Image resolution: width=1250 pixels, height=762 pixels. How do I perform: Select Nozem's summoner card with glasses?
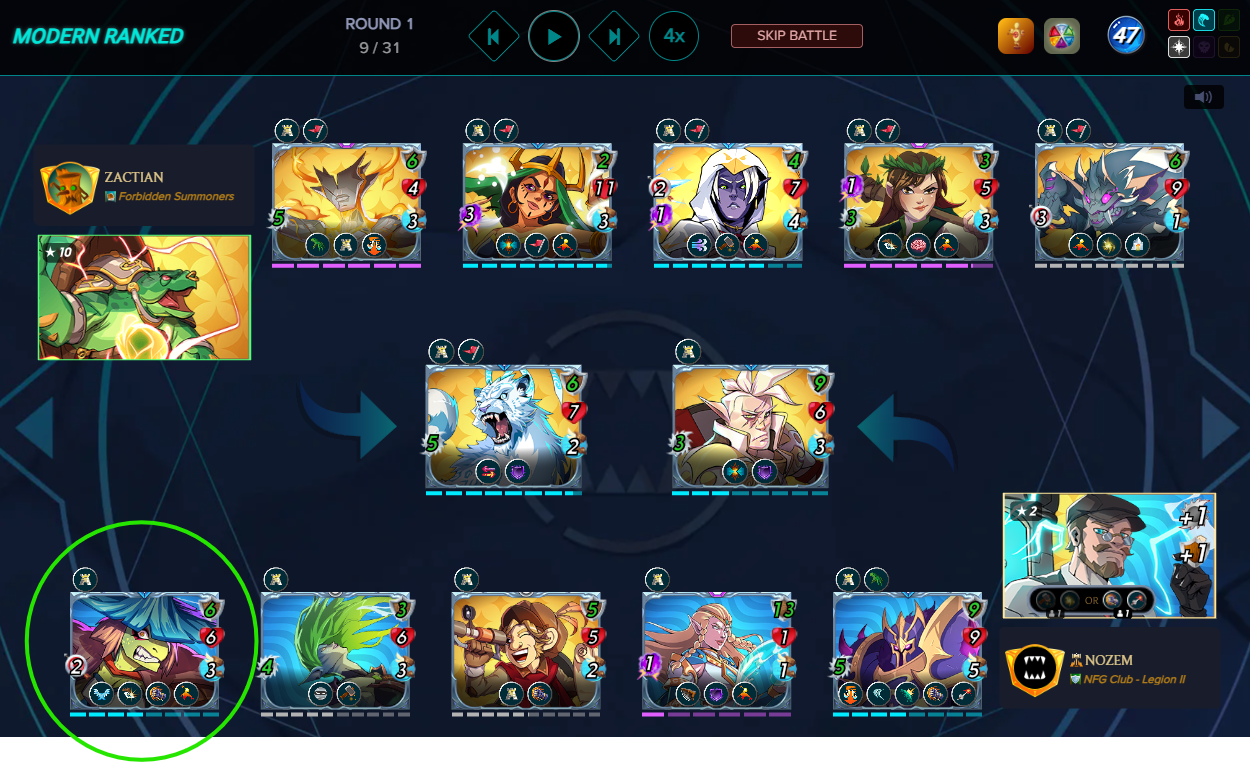[1109, 555]
